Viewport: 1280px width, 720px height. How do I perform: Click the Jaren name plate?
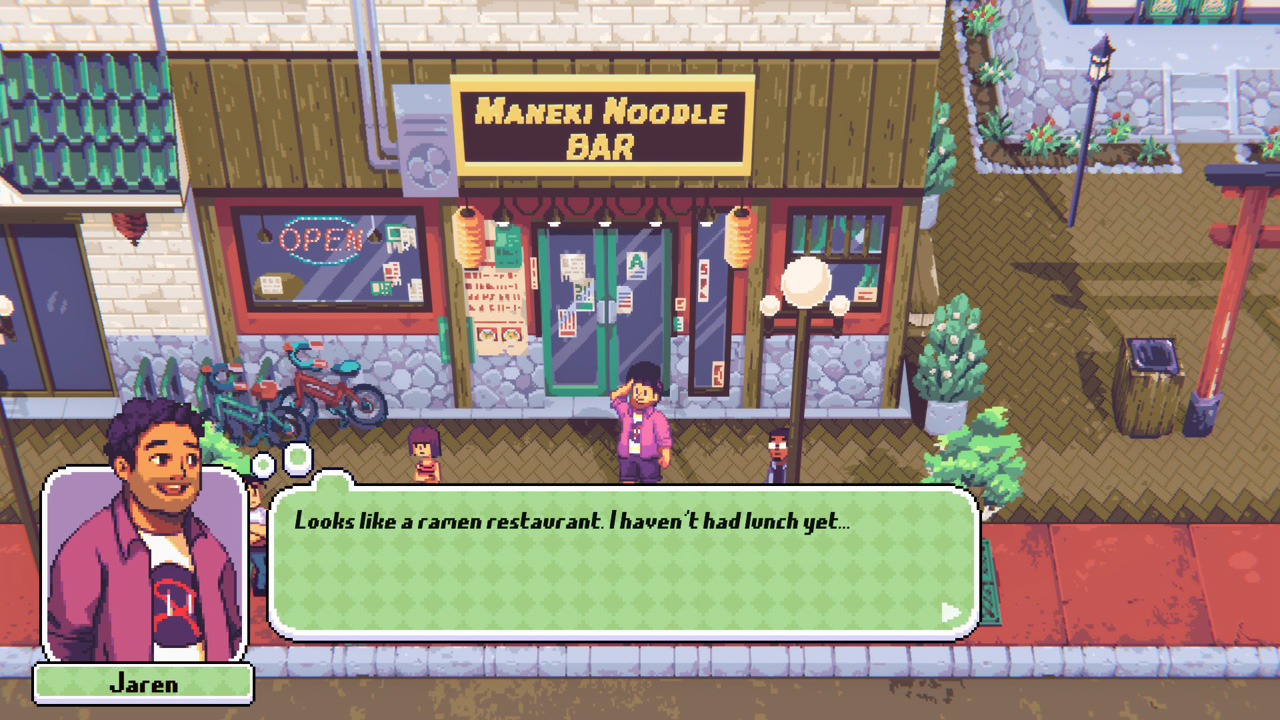143,684
